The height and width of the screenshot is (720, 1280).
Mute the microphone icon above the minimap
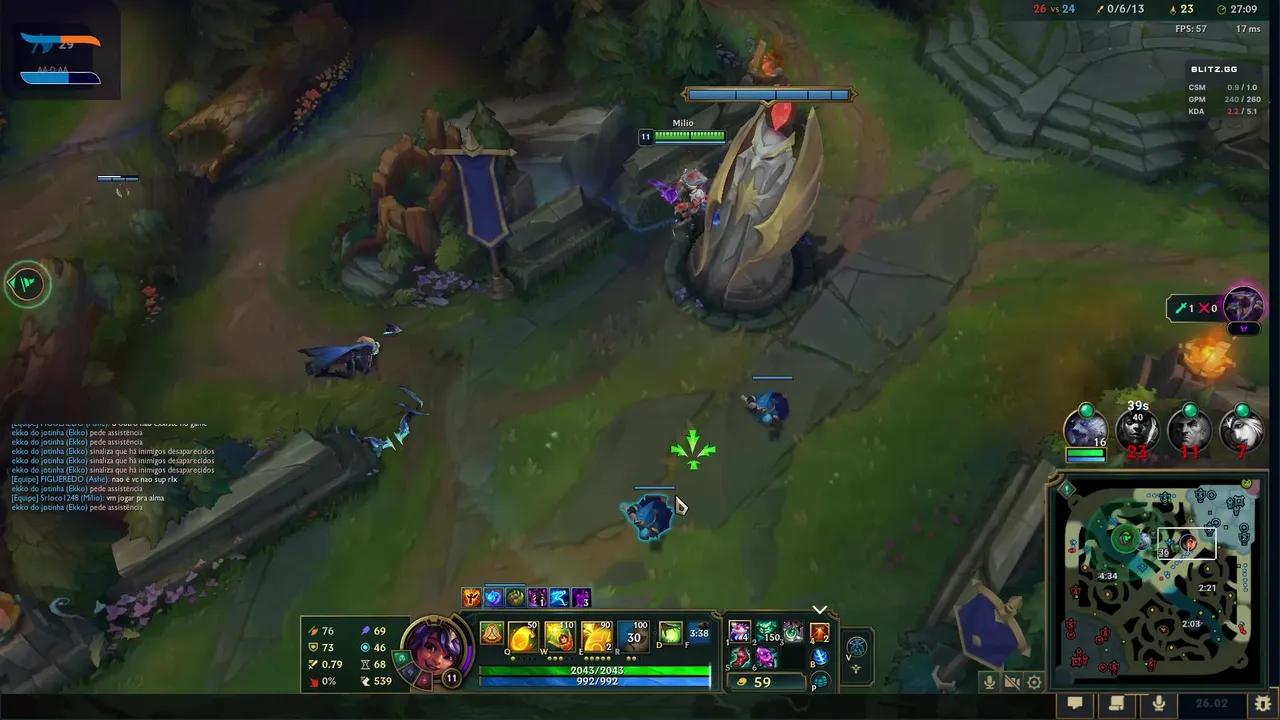pyautogui.click(x=990, y=682)
